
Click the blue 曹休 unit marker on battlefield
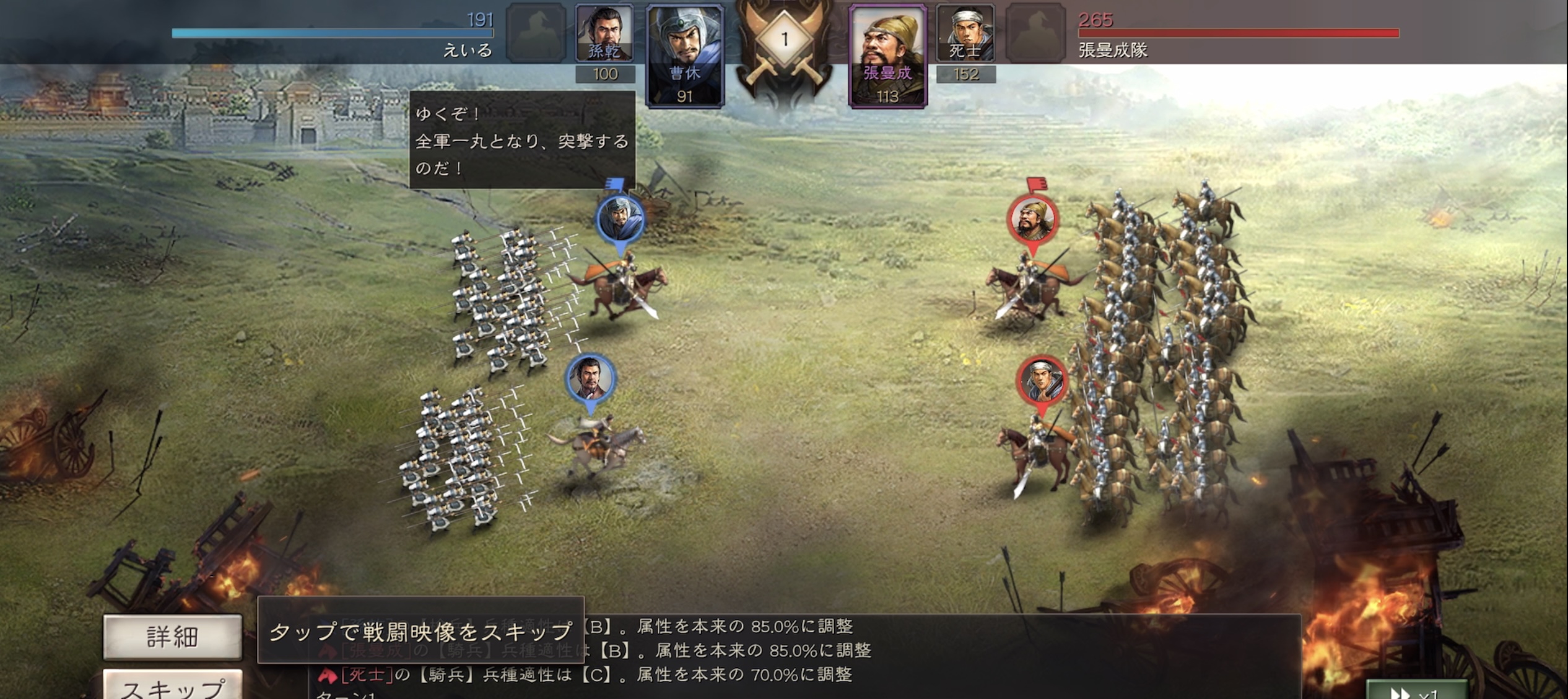620,220
